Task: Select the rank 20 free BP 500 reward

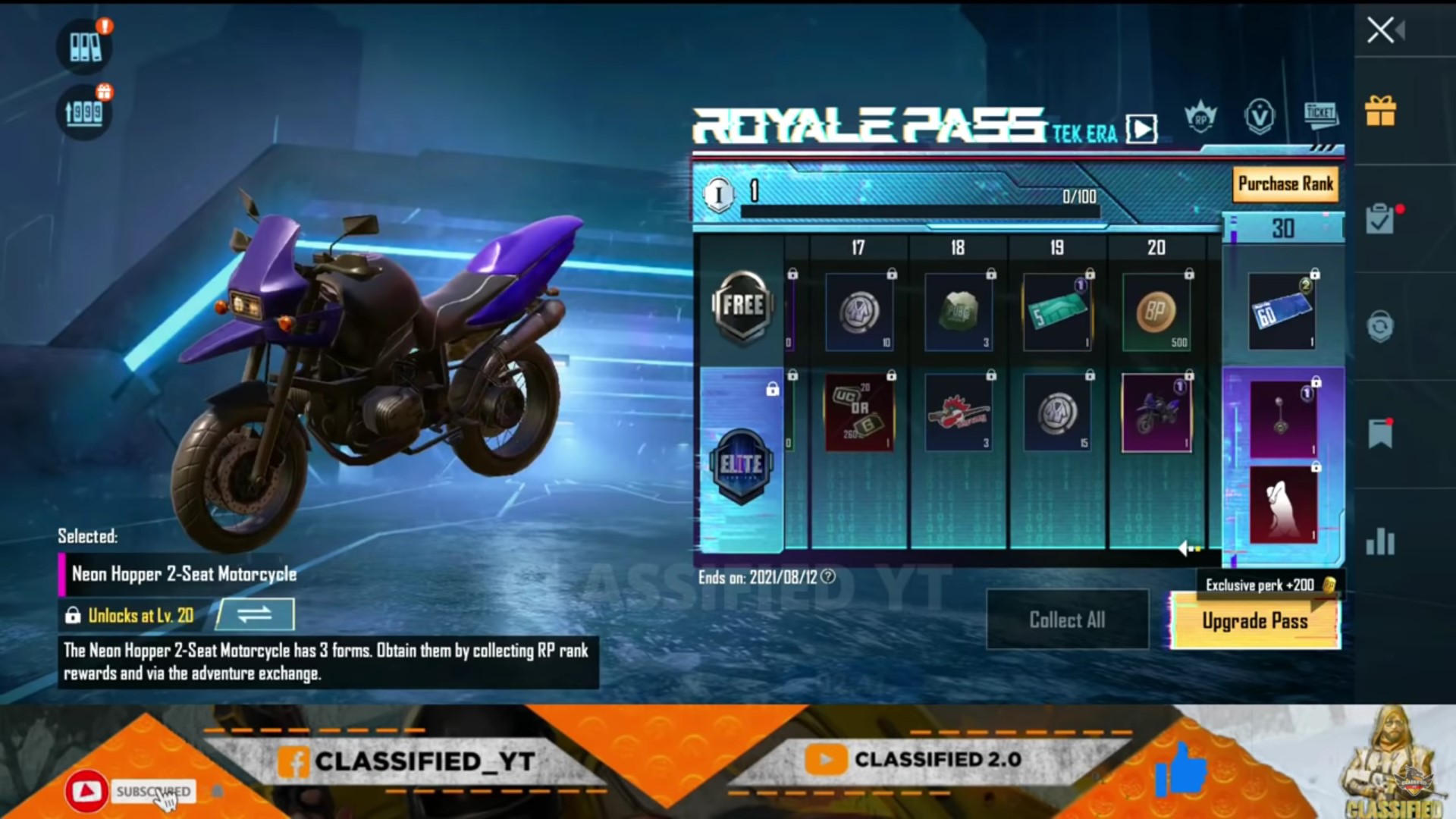Action: tap(1156, 312)
